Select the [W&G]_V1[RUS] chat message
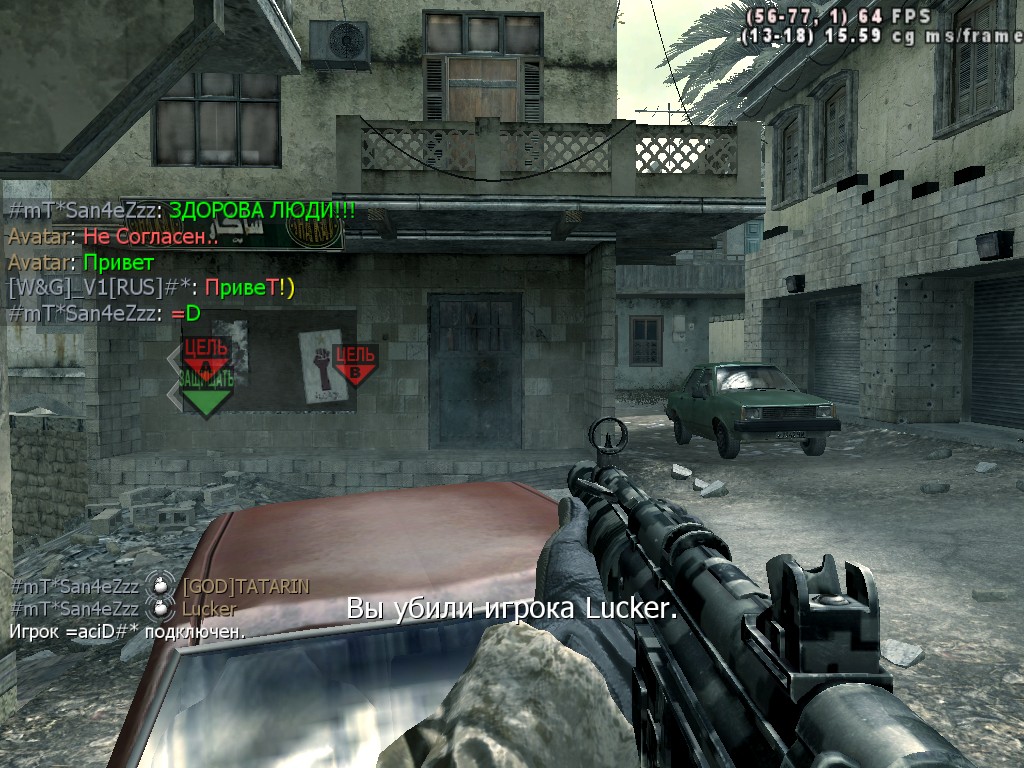1024x768 pixels. coord(152,288)
